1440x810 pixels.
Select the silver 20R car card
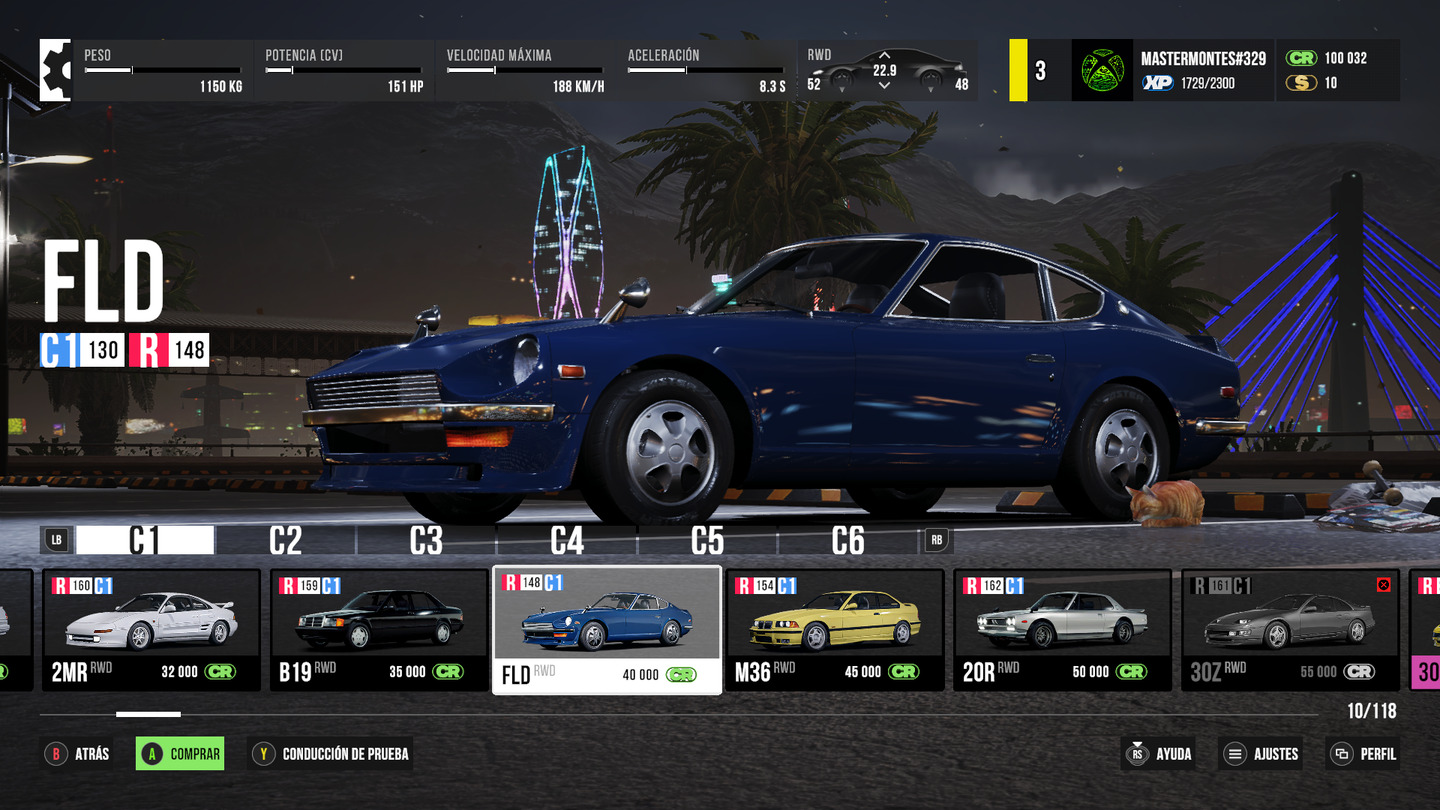click(x=1063, y=630)
